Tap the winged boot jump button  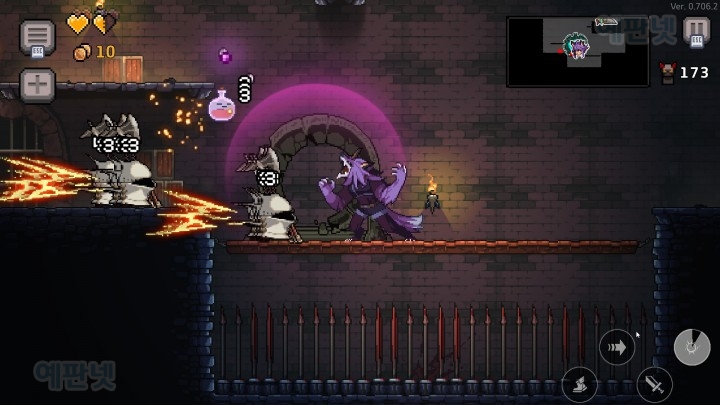point(579,384)
